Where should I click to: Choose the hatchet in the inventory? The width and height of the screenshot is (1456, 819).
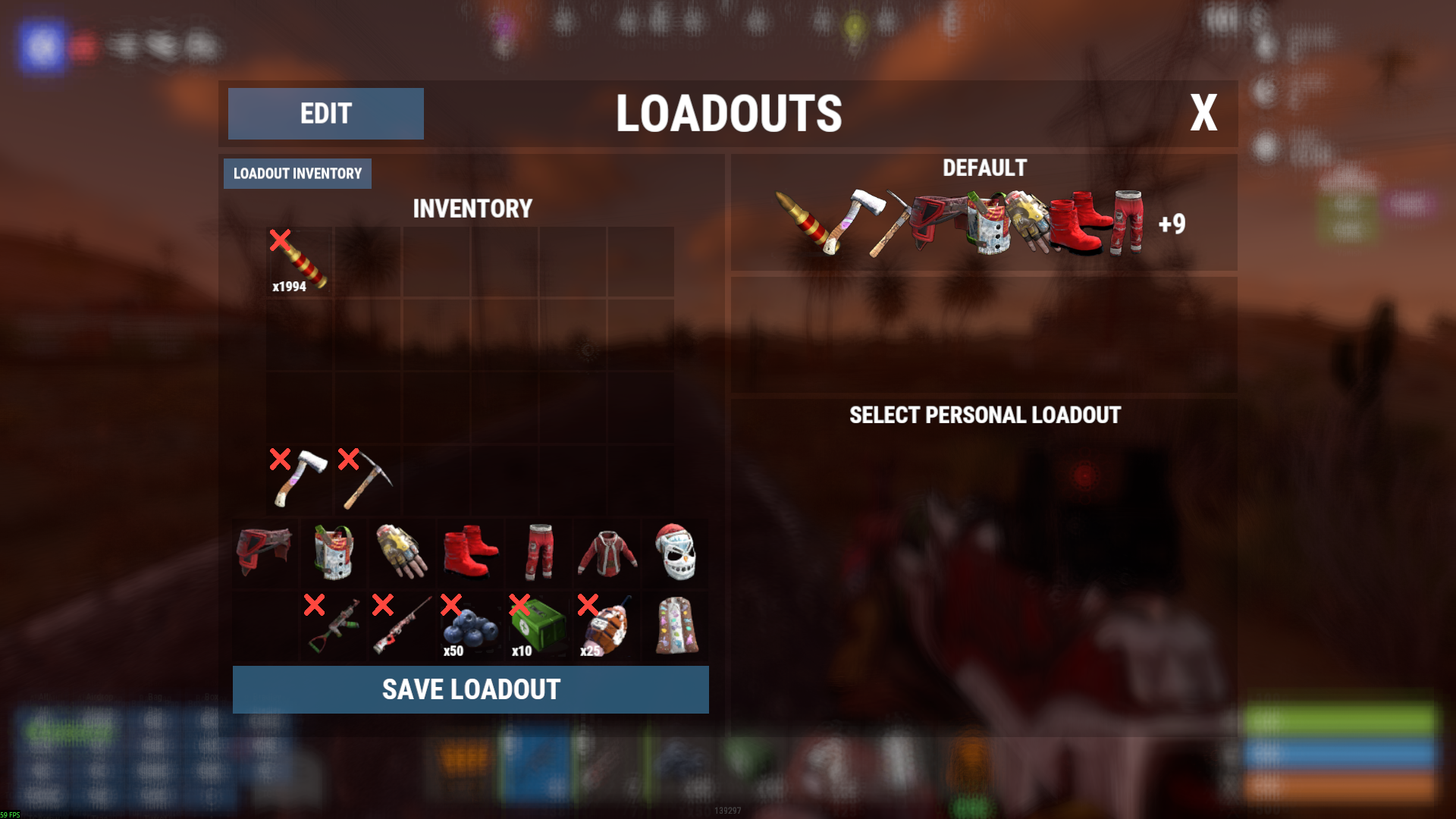[300, 479]
